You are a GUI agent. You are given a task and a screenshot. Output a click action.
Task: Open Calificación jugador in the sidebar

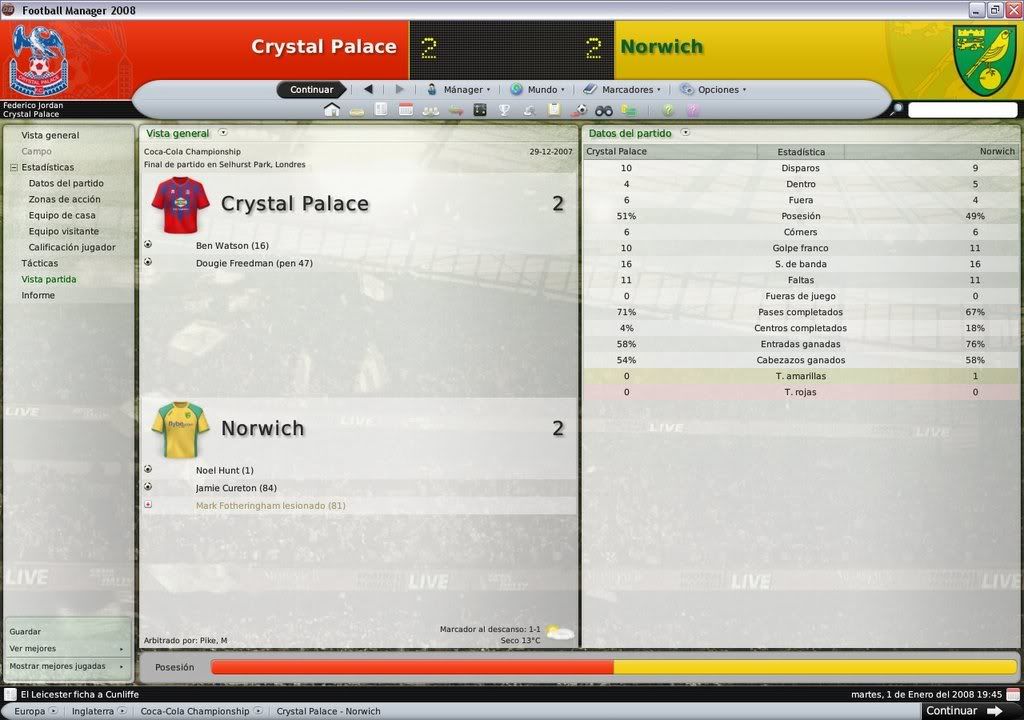[72, 247]
